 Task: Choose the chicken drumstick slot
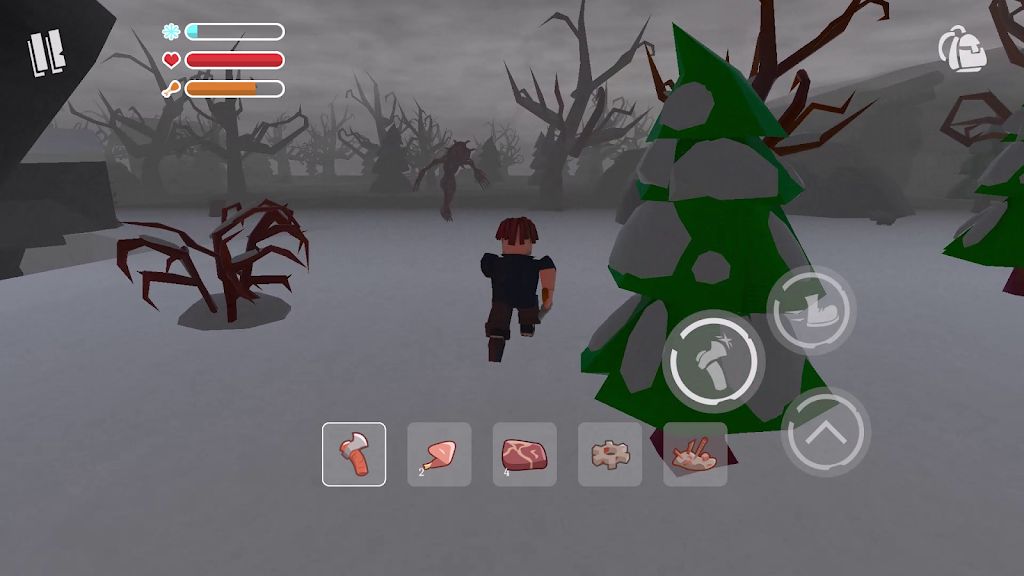439,454
